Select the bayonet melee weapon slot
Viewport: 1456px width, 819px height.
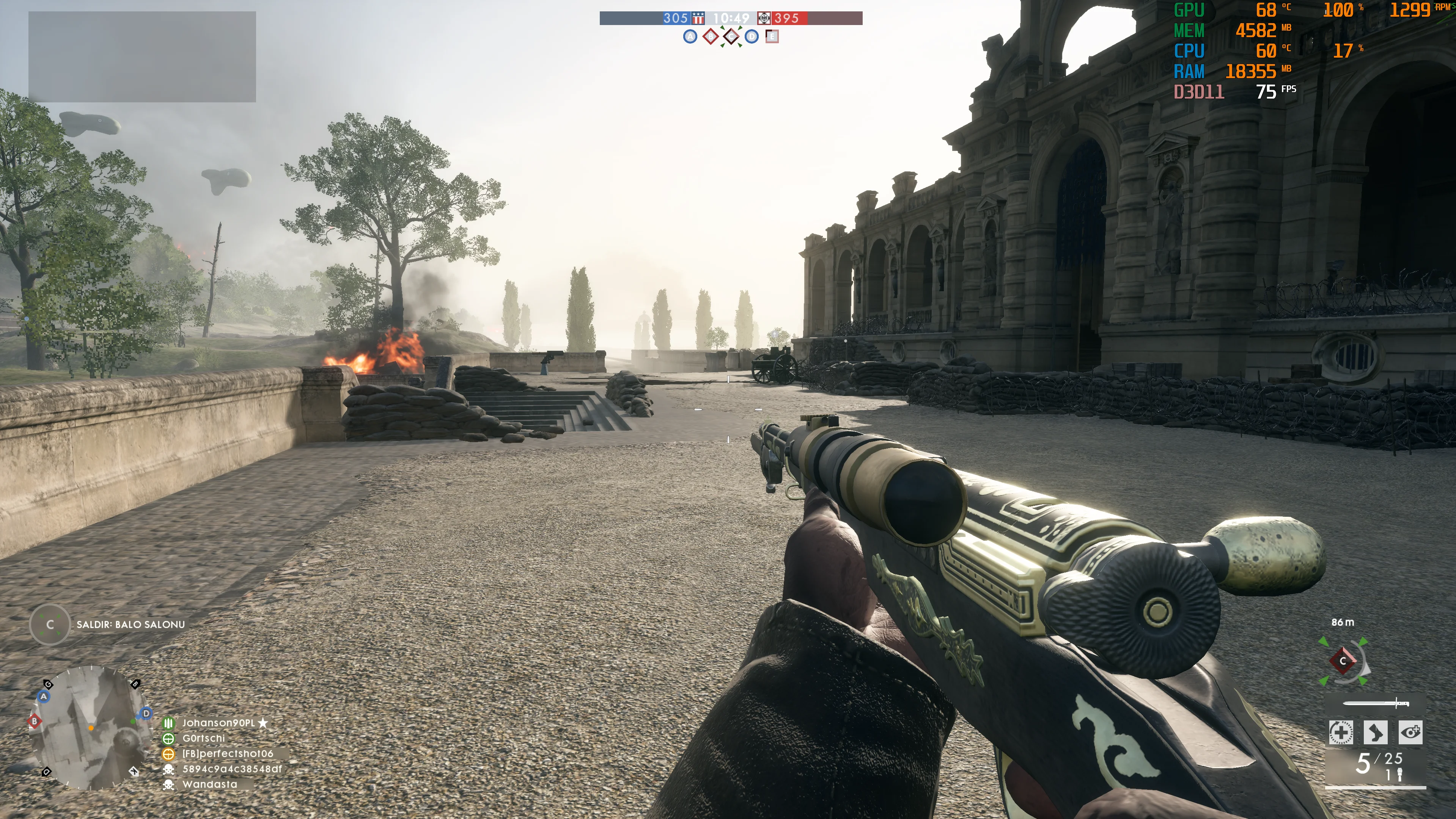1376,703
